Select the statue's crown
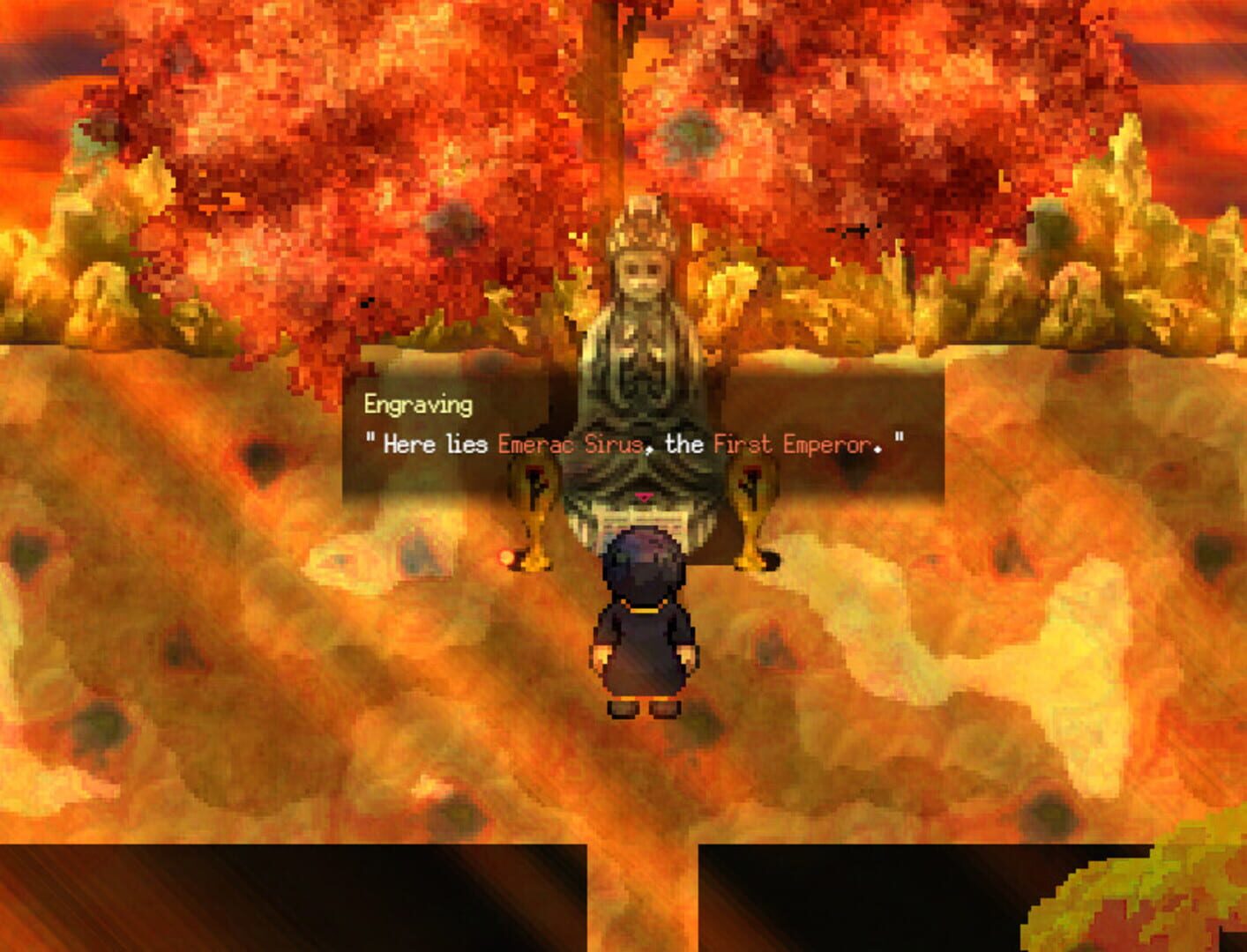Viewport: 1247px width, 952px height. point(643,227)
